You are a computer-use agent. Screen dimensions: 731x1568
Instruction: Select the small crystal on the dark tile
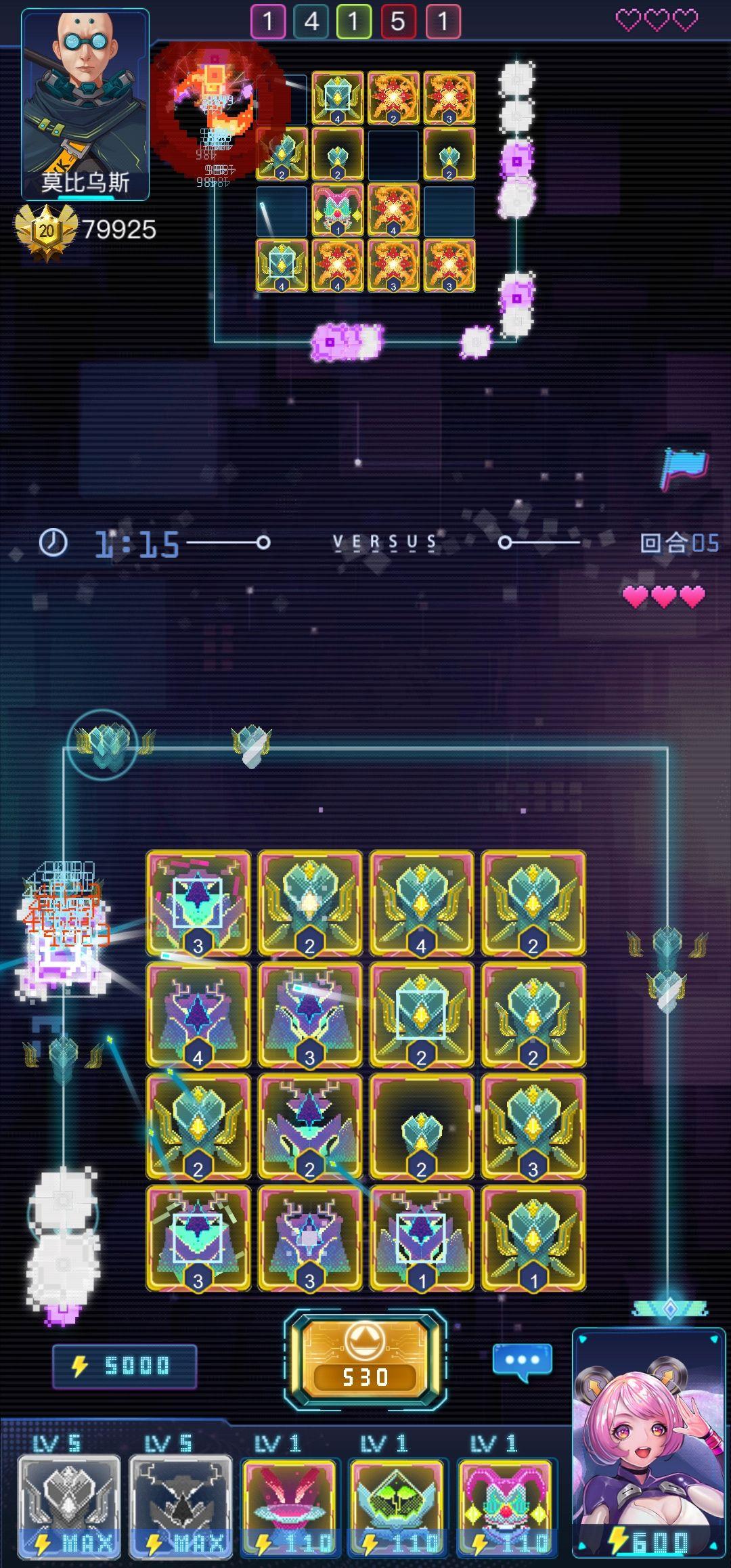(x=421, y=1126)
